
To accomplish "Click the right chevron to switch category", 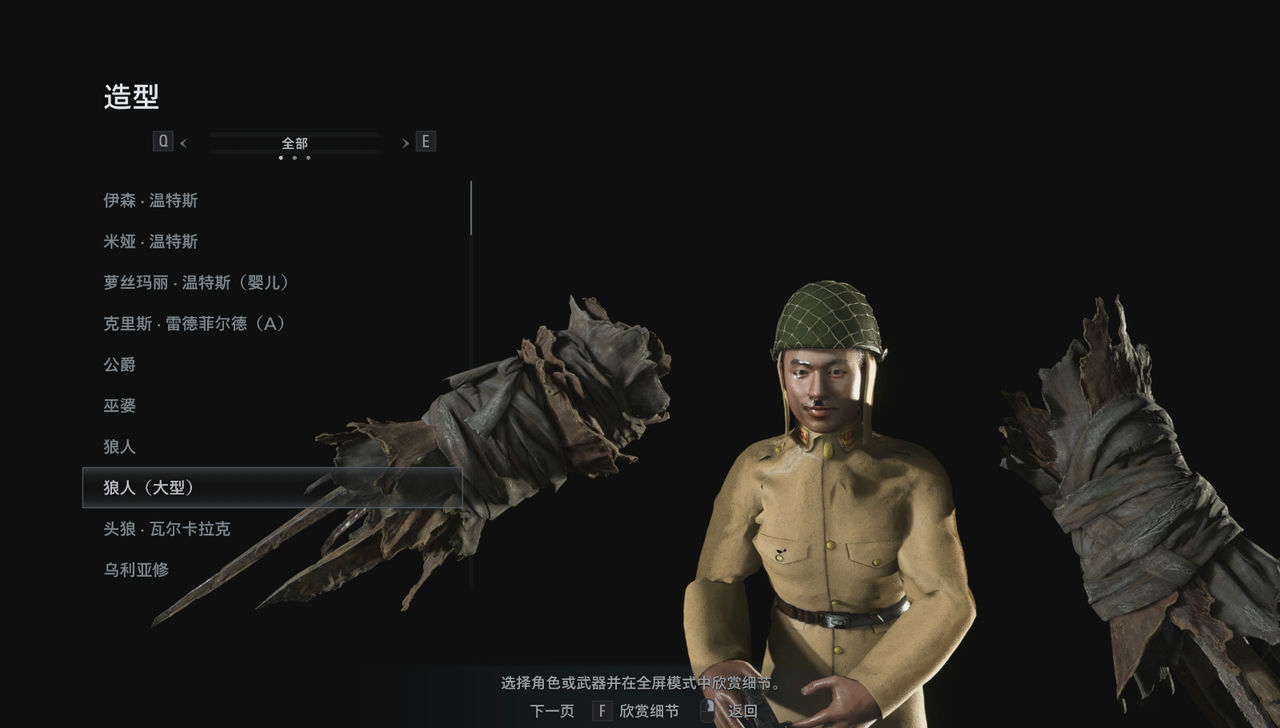I will tap(404, 141).
